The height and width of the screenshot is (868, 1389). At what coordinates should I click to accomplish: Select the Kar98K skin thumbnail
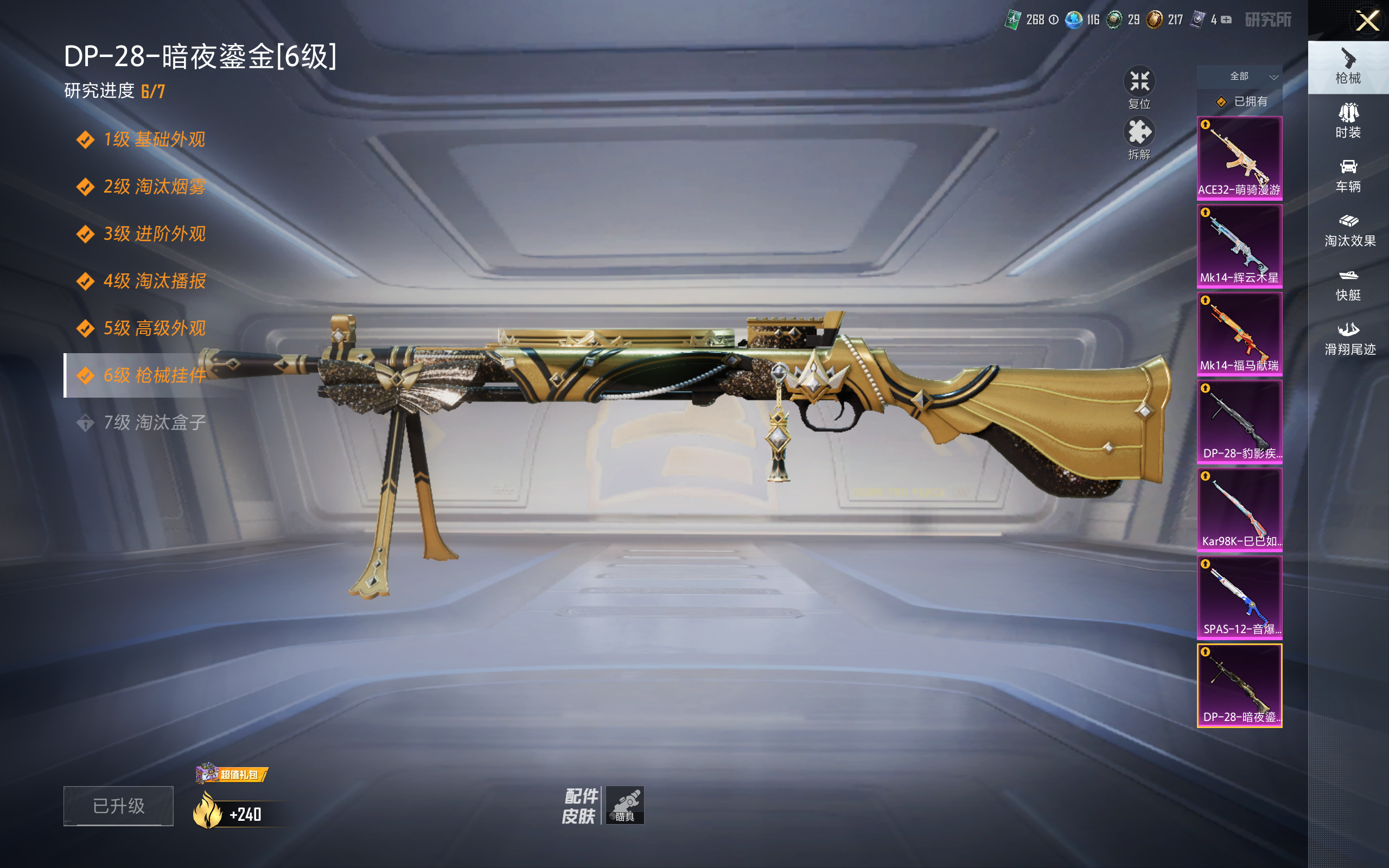[x=1239, y=510]
